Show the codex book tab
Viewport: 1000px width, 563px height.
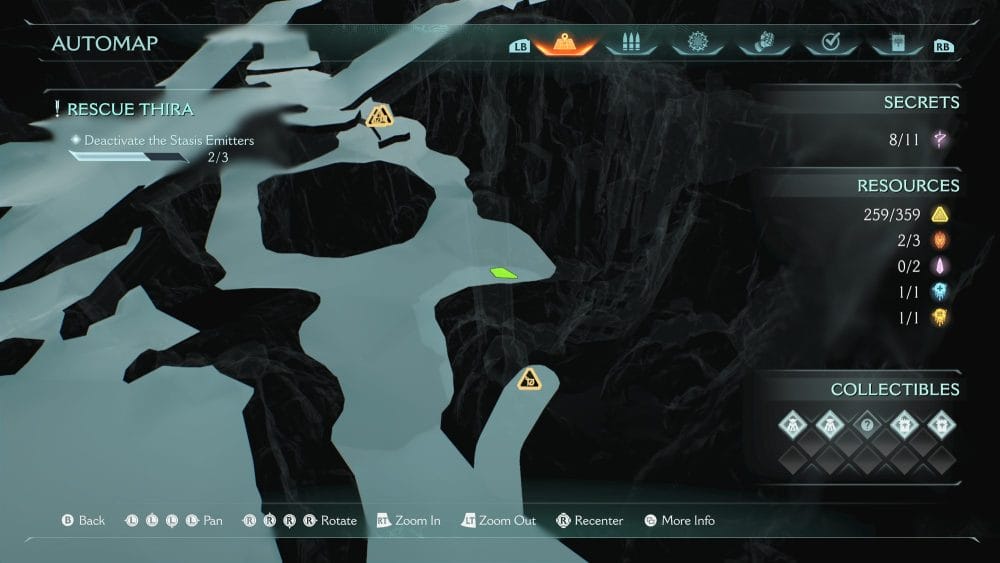click(895, 44)
